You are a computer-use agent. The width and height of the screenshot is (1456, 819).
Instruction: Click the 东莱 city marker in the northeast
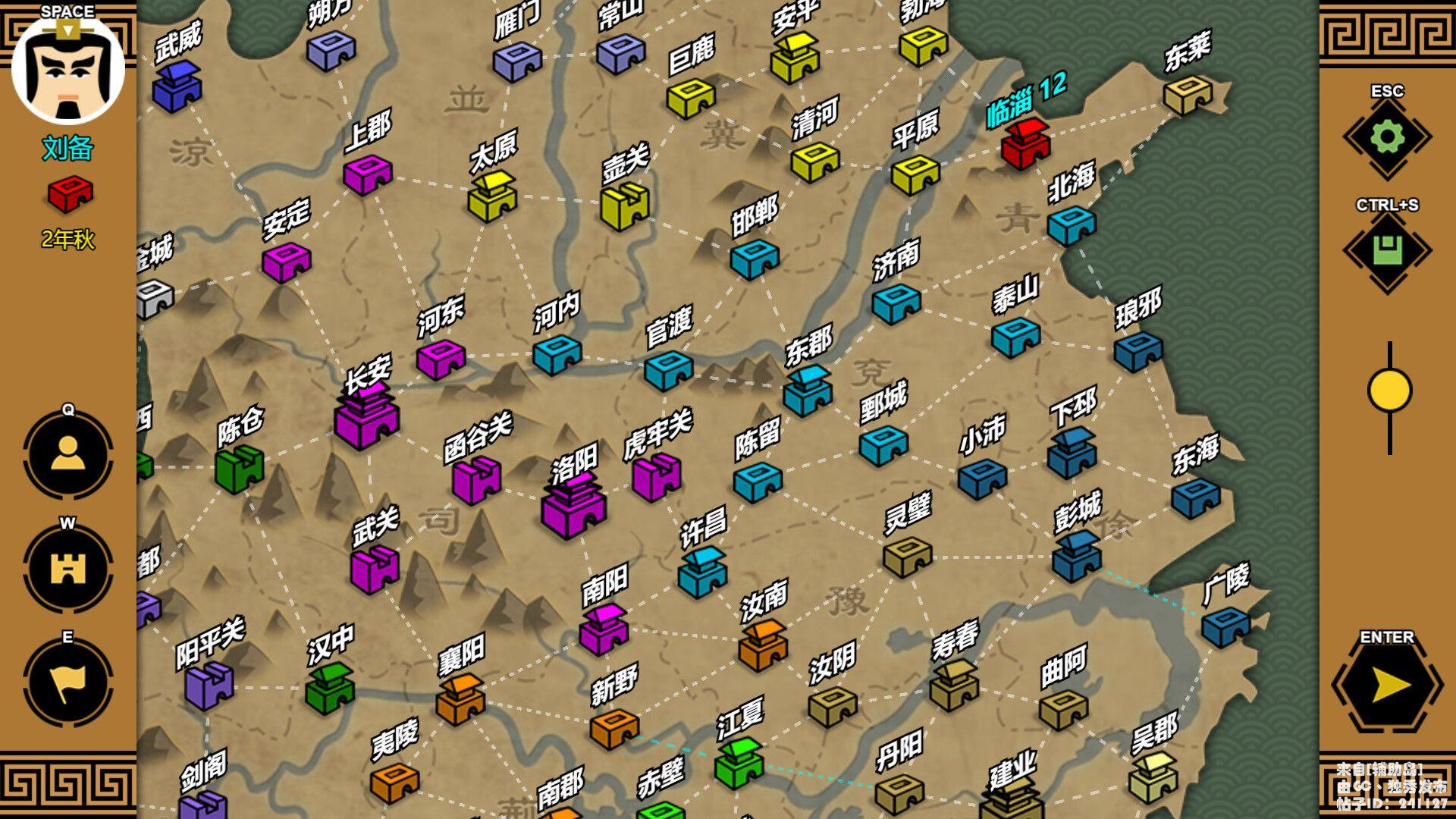point(1187,96)
